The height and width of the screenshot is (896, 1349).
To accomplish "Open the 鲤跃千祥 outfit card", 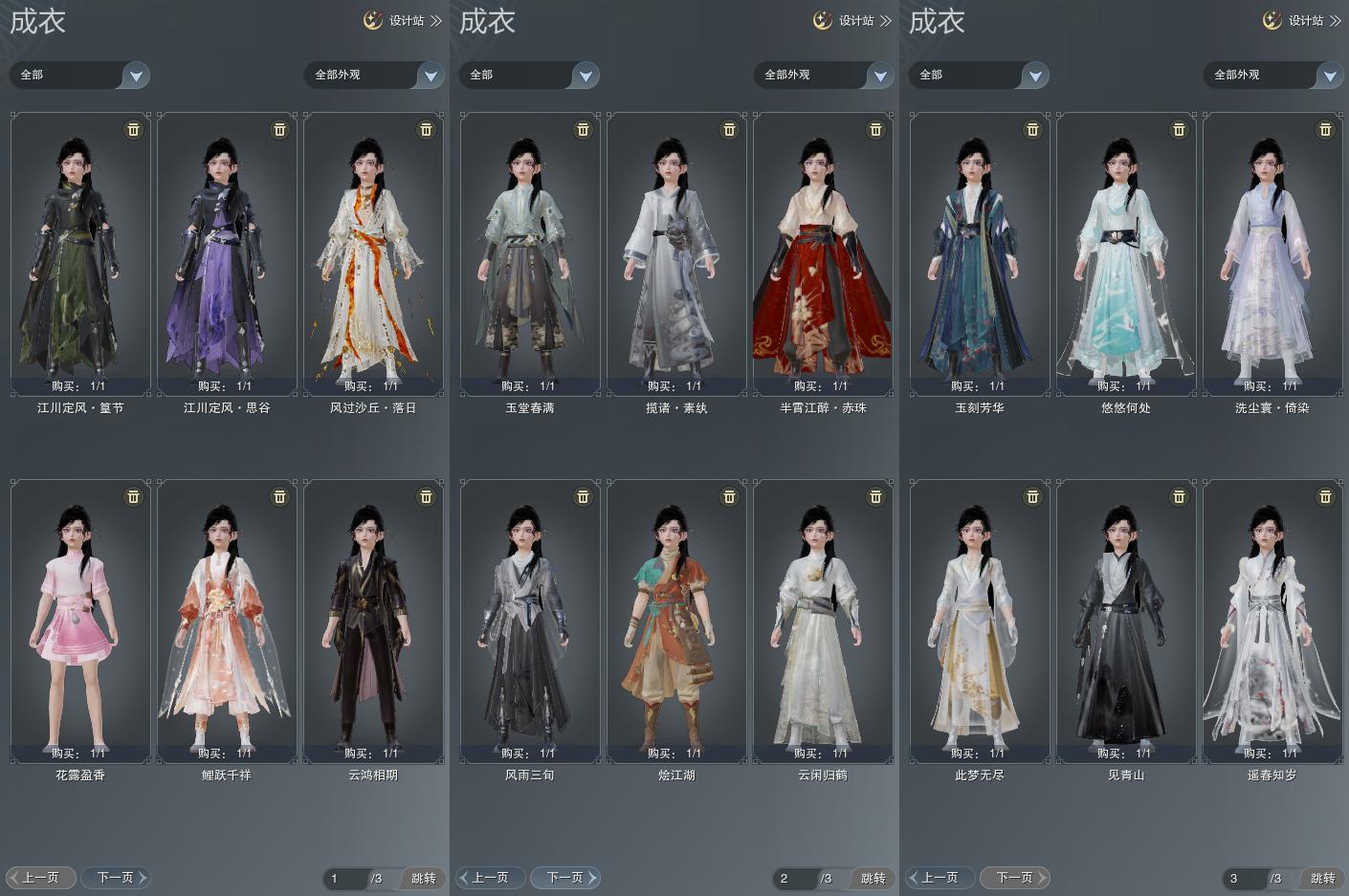I will coord(227,622).
